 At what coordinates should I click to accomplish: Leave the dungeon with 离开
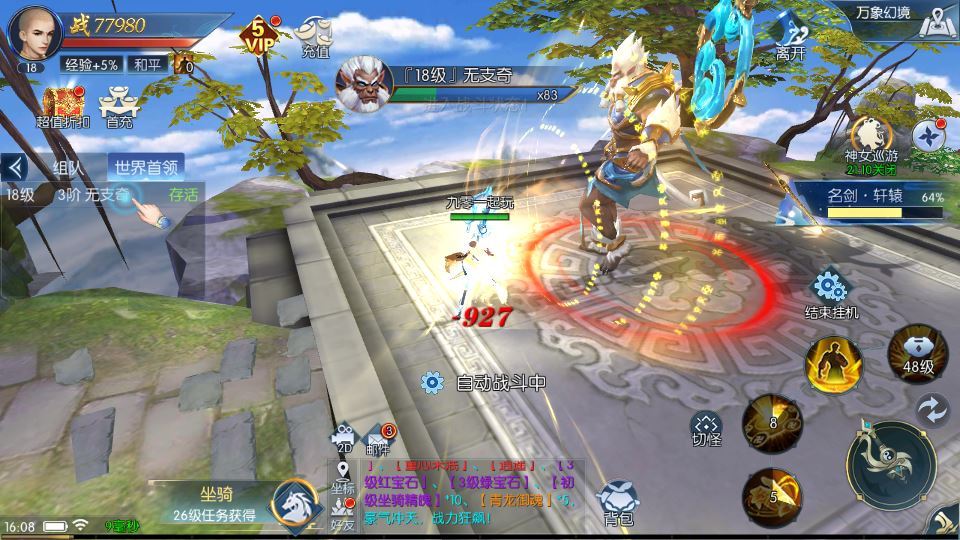(790, 38)
